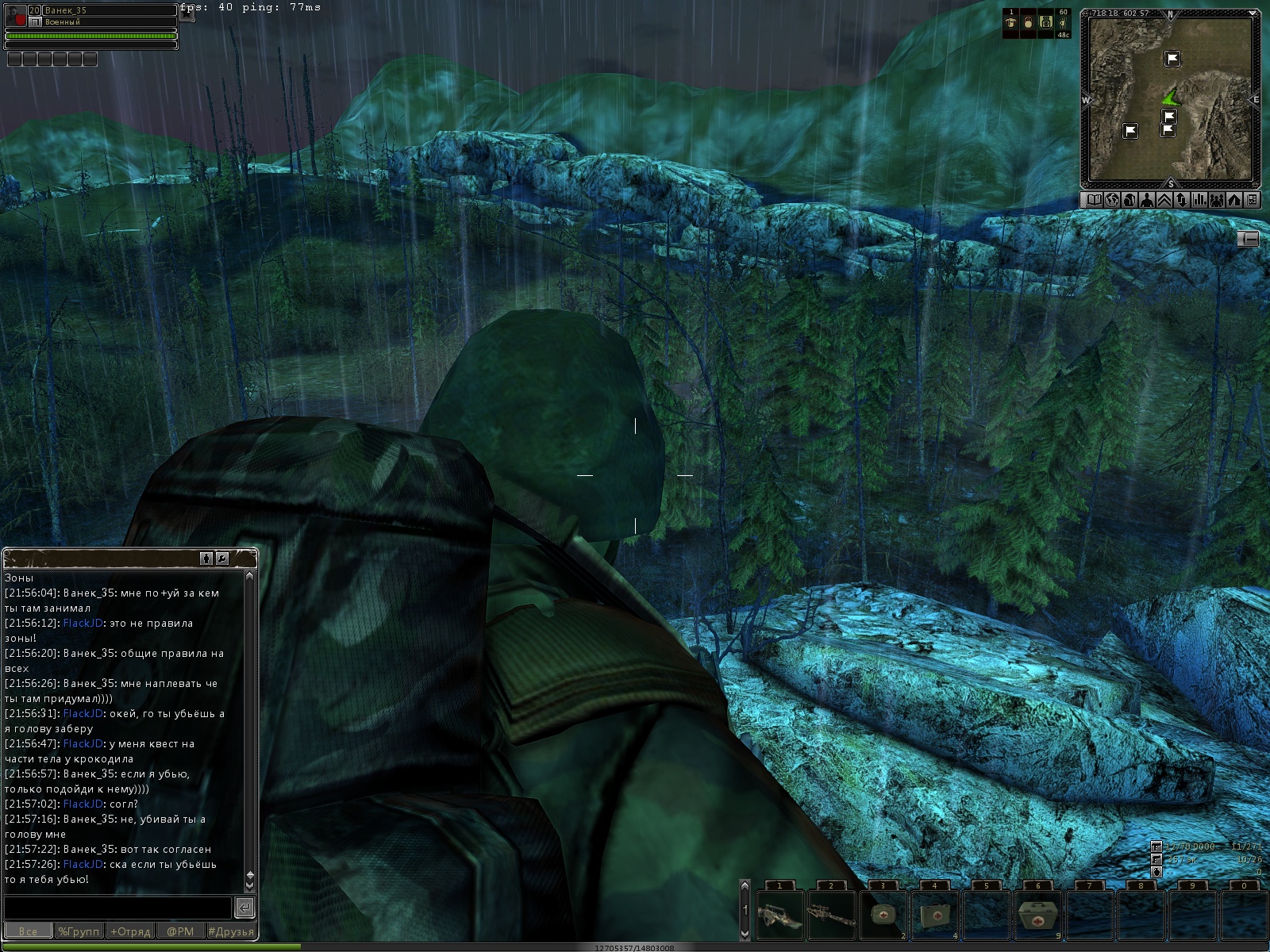Equip the sniper rifle in hotbar slot 2
The width and height of the screenshot is (1270, 952).
(831, 916)
